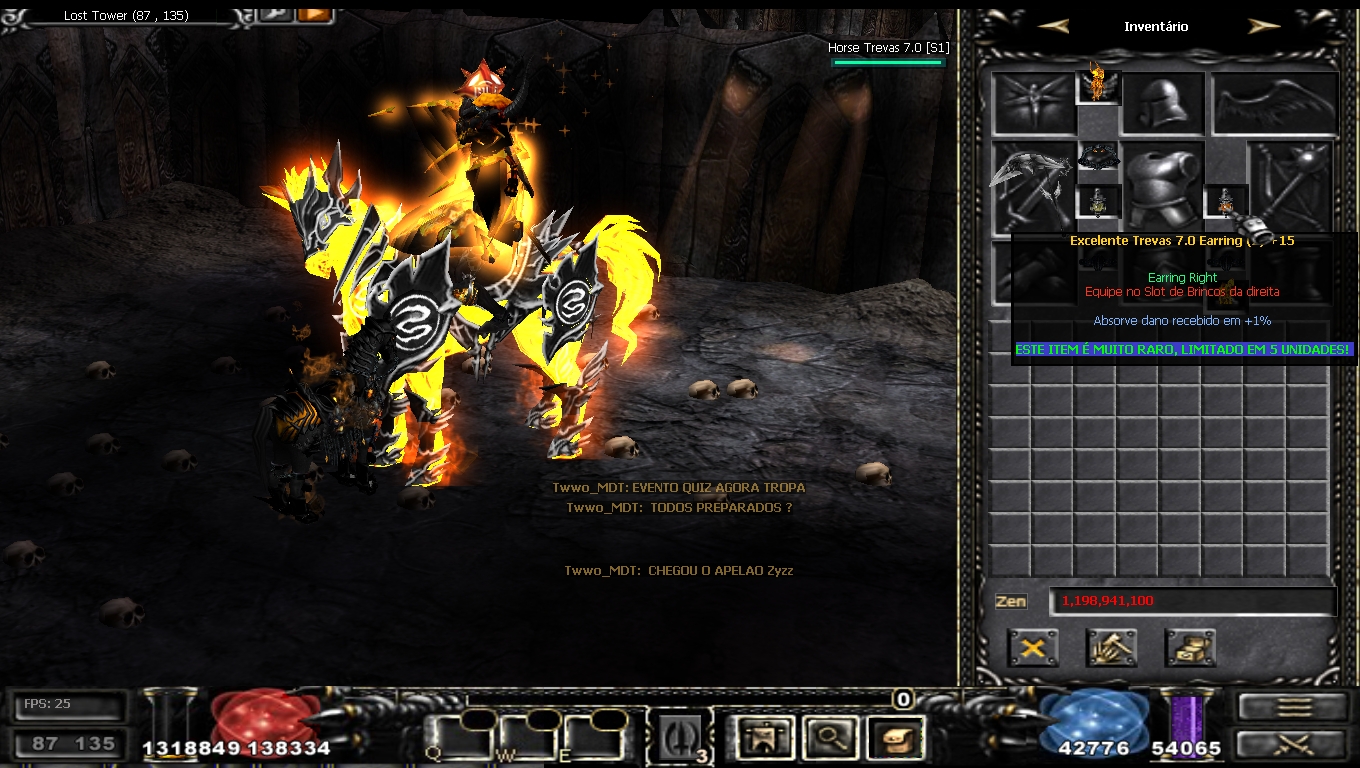Click the empty armor chest slot
The image size is (1360, 768).
[1162, 187]
